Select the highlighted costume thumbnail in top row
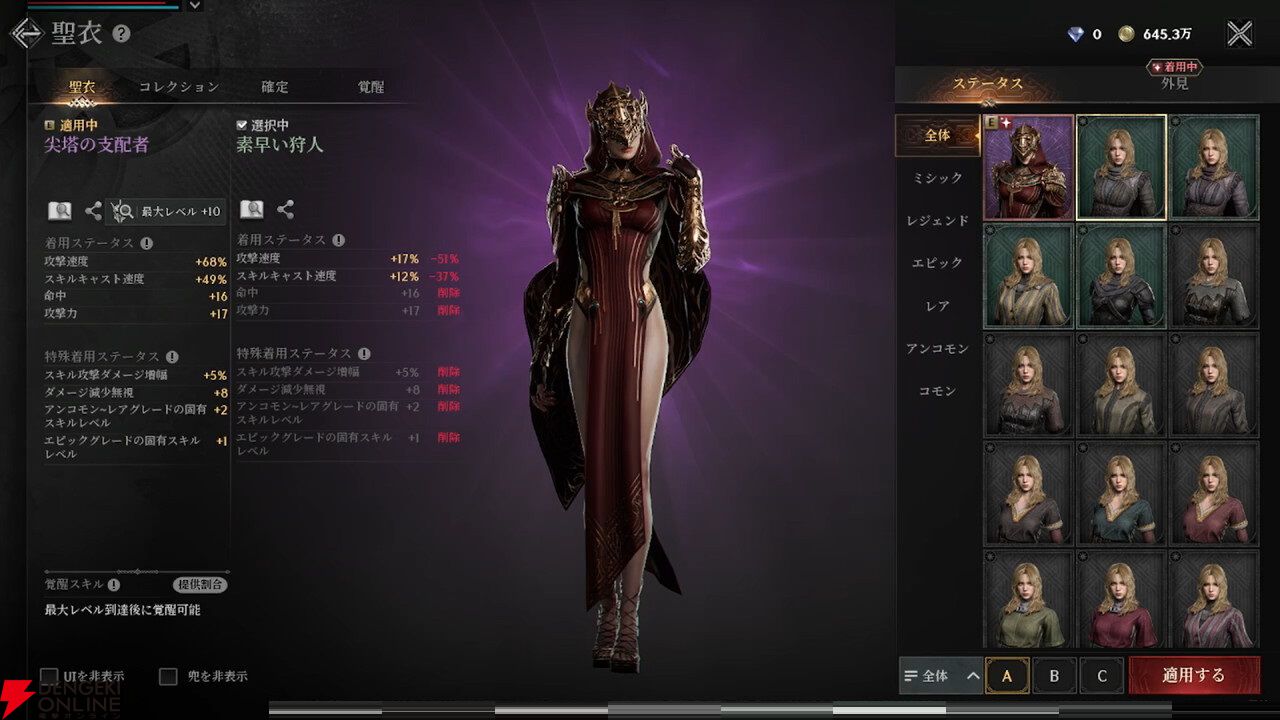Viewport: 1280px width, 720px height. (1121, 165)
